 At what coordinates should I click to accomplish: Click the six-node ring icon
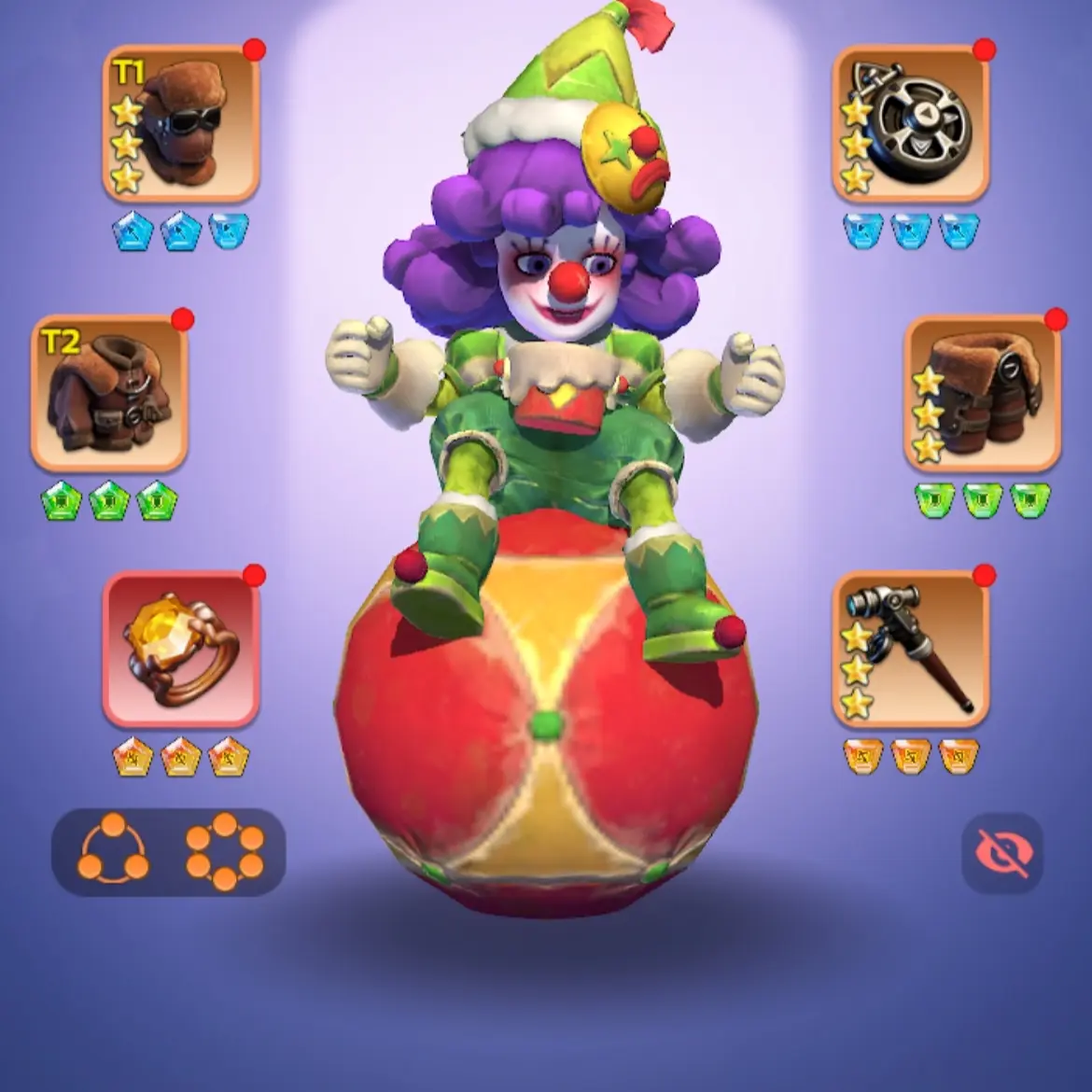[x=224, y=850]
